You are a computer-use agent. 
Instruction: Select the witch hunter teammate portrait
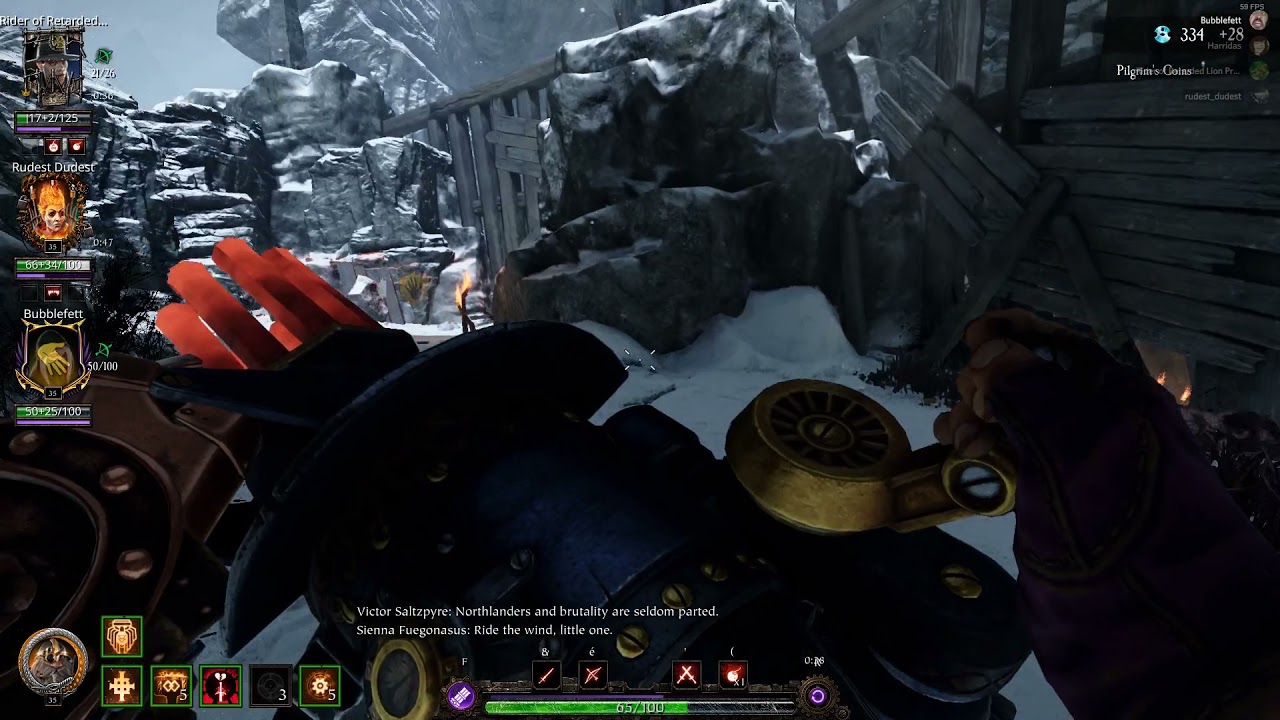pos(53,68)
